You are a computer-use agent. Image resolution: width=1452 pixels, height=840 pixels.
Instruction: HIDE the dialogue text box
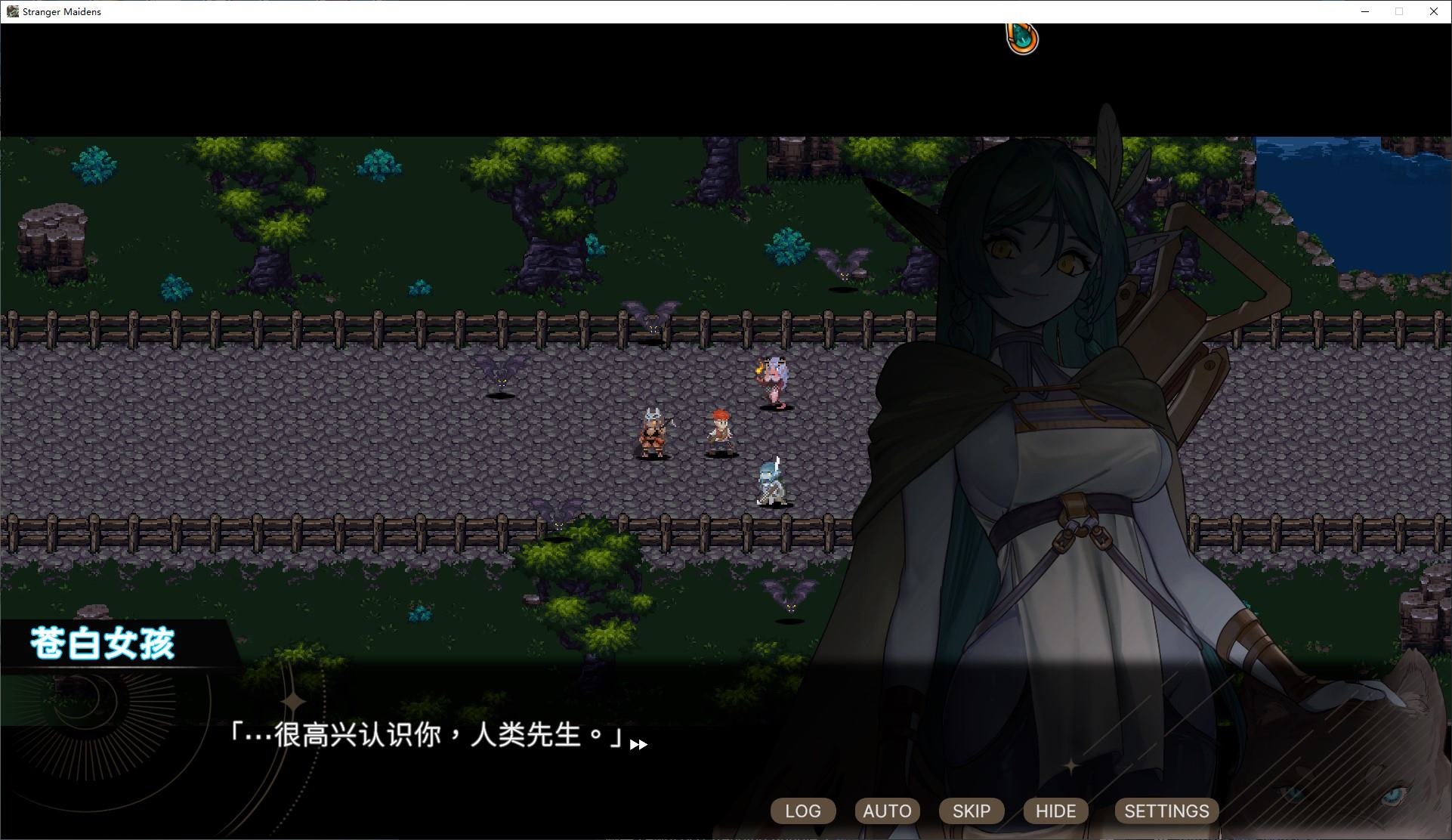pyautogui.click(x=1055, y=811)
